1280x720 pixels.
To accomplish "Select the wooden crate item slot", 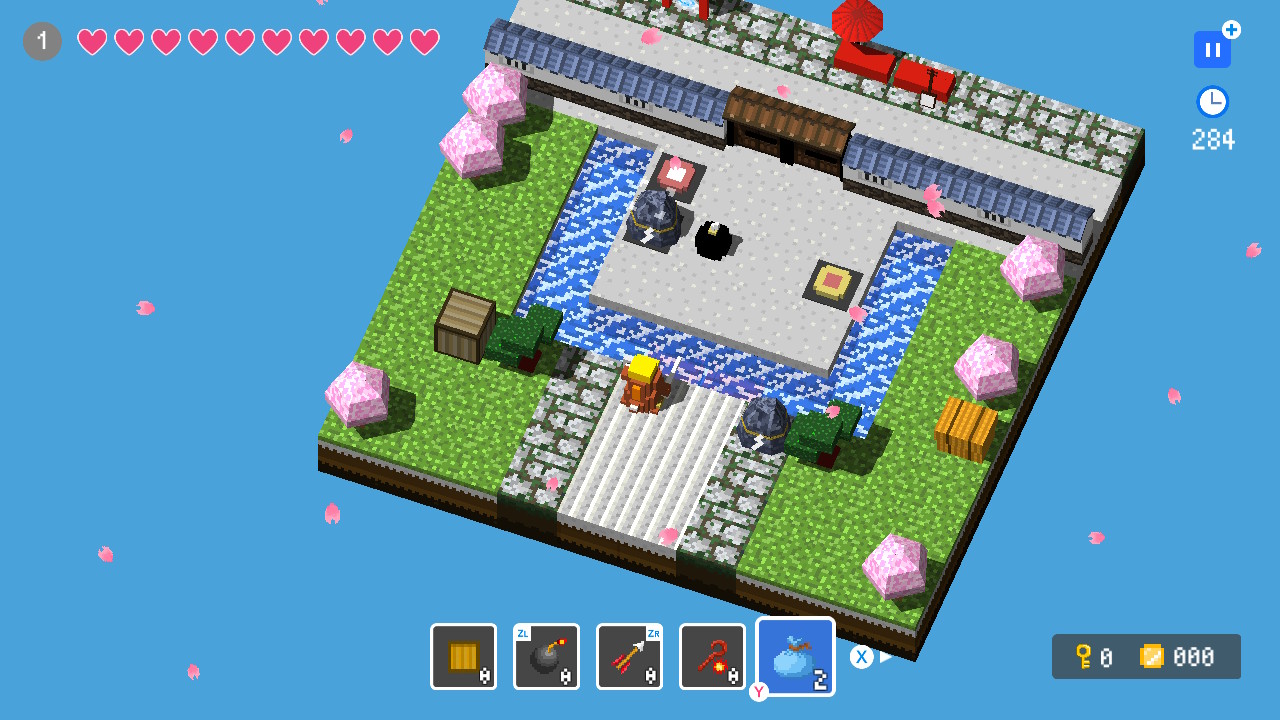I will point(463,656).
